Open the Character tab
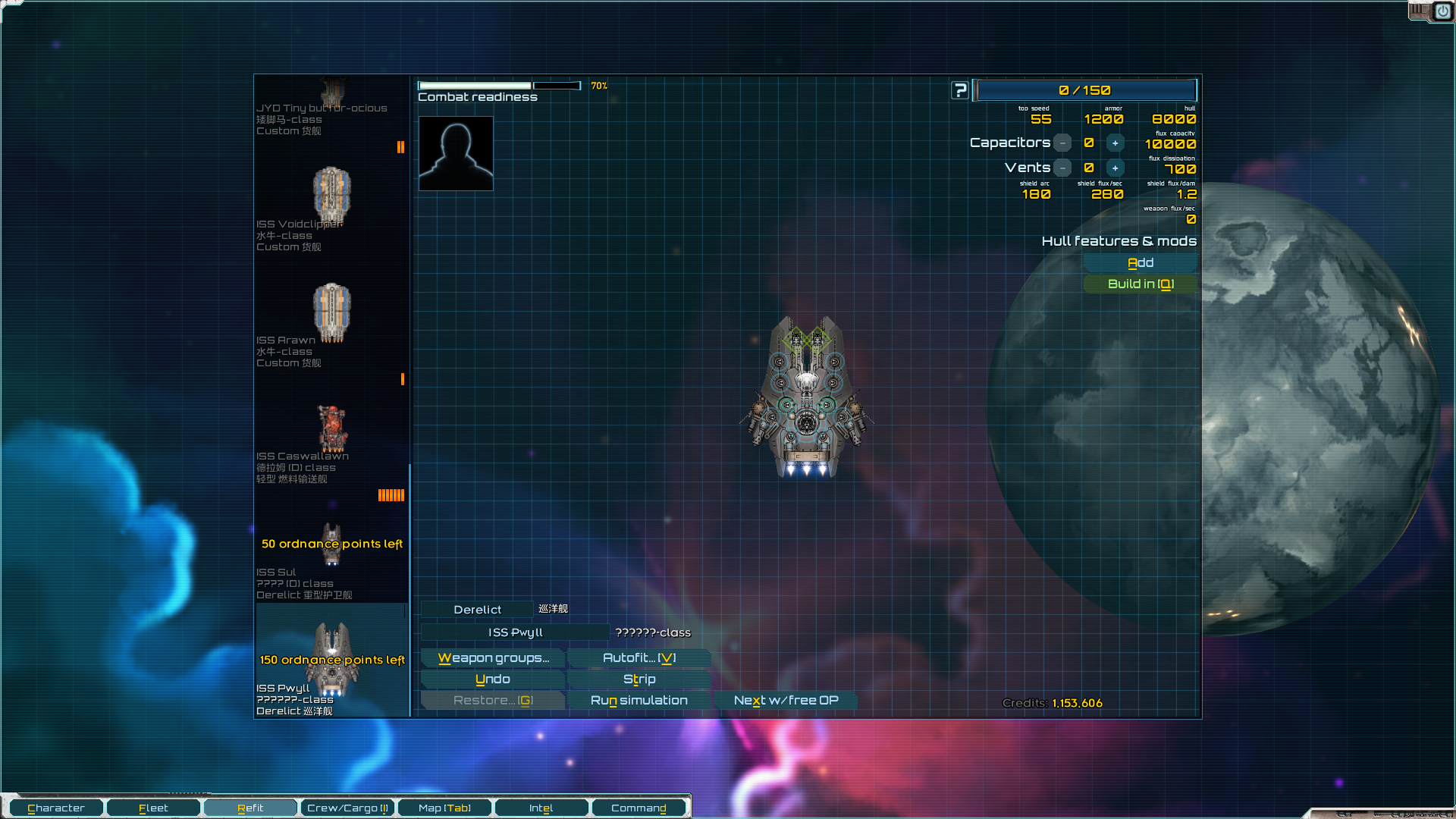 55,808
